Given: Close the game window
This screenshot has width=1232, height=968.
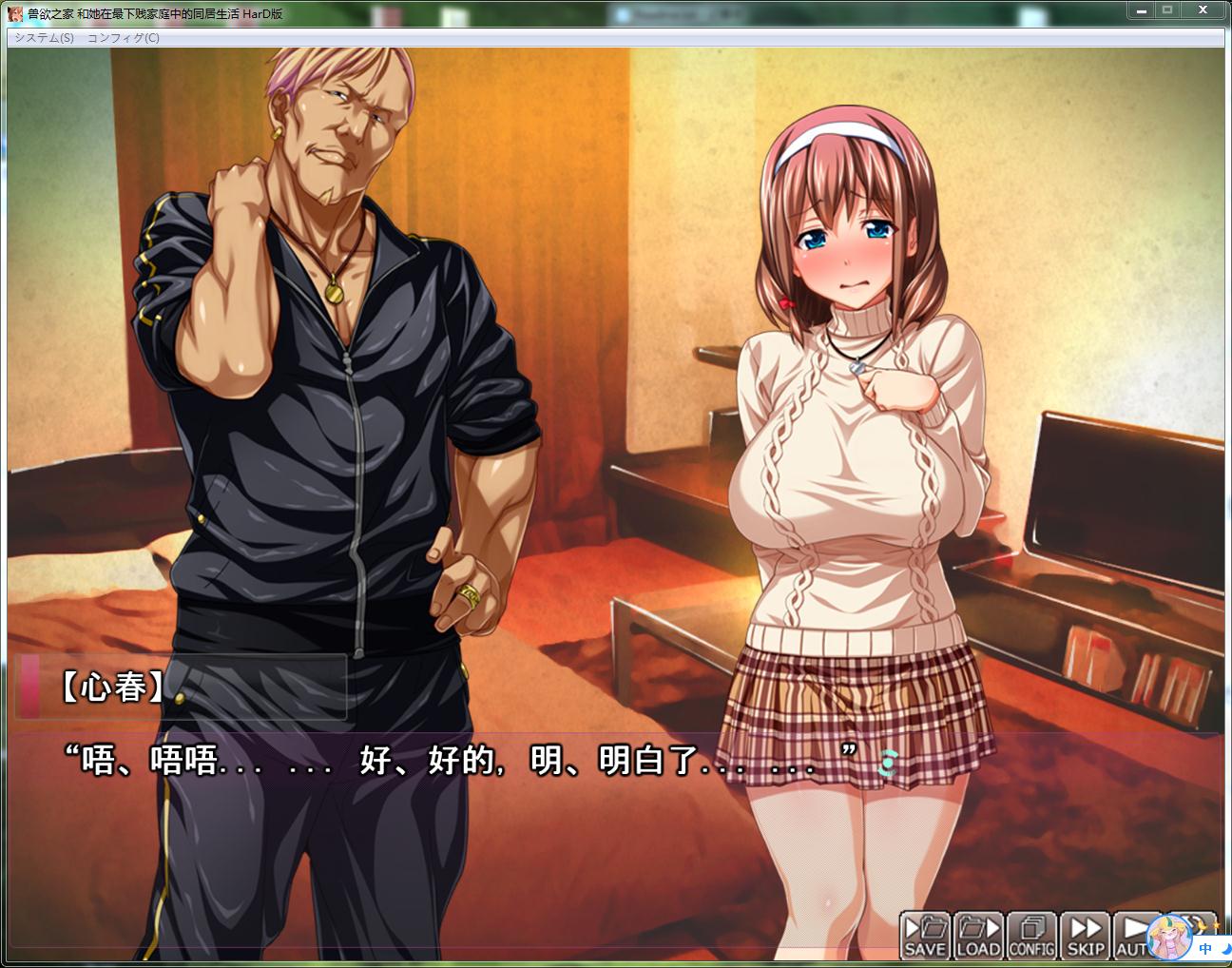Looking at the screenshot, I should (x=1203, y=10).
